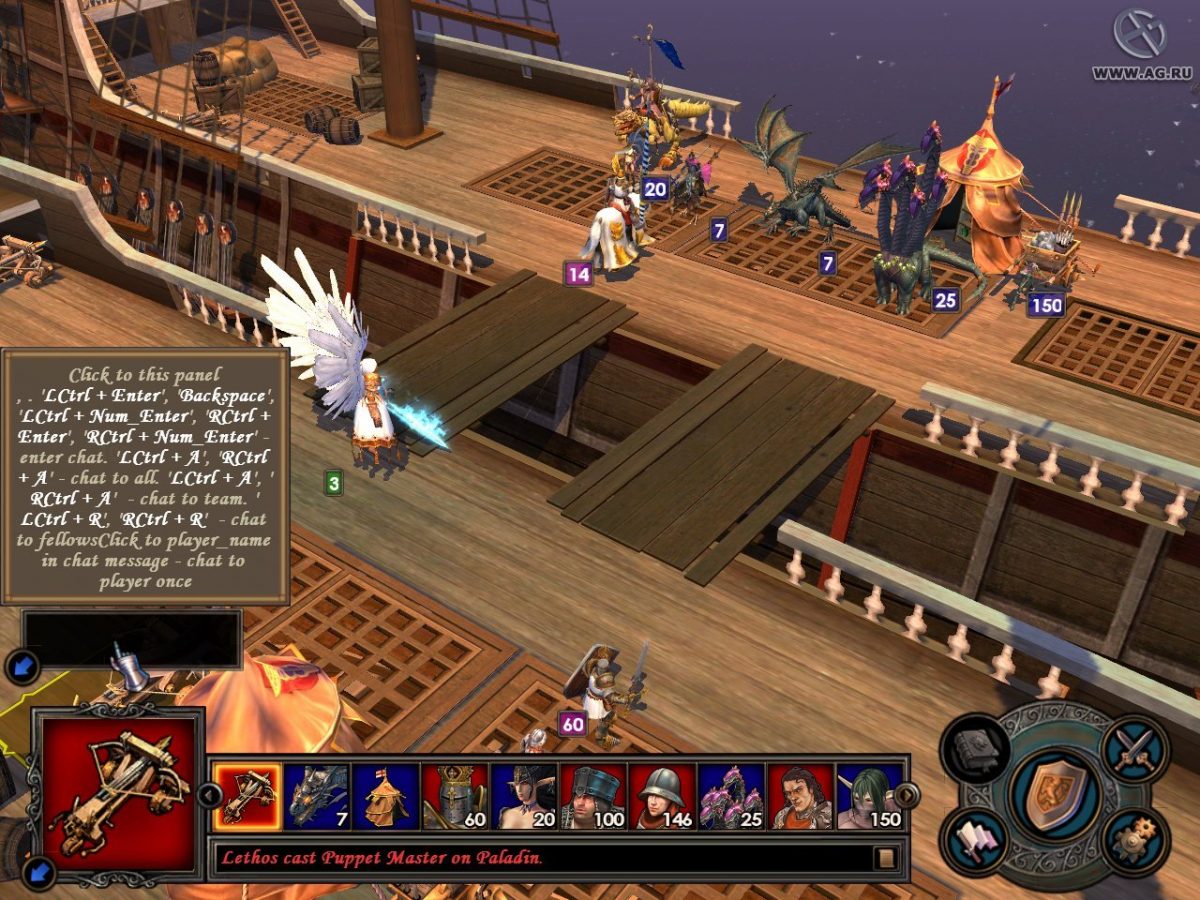
Task: Advance turn bar with right arrow button
Action: (x=906, y=795)
